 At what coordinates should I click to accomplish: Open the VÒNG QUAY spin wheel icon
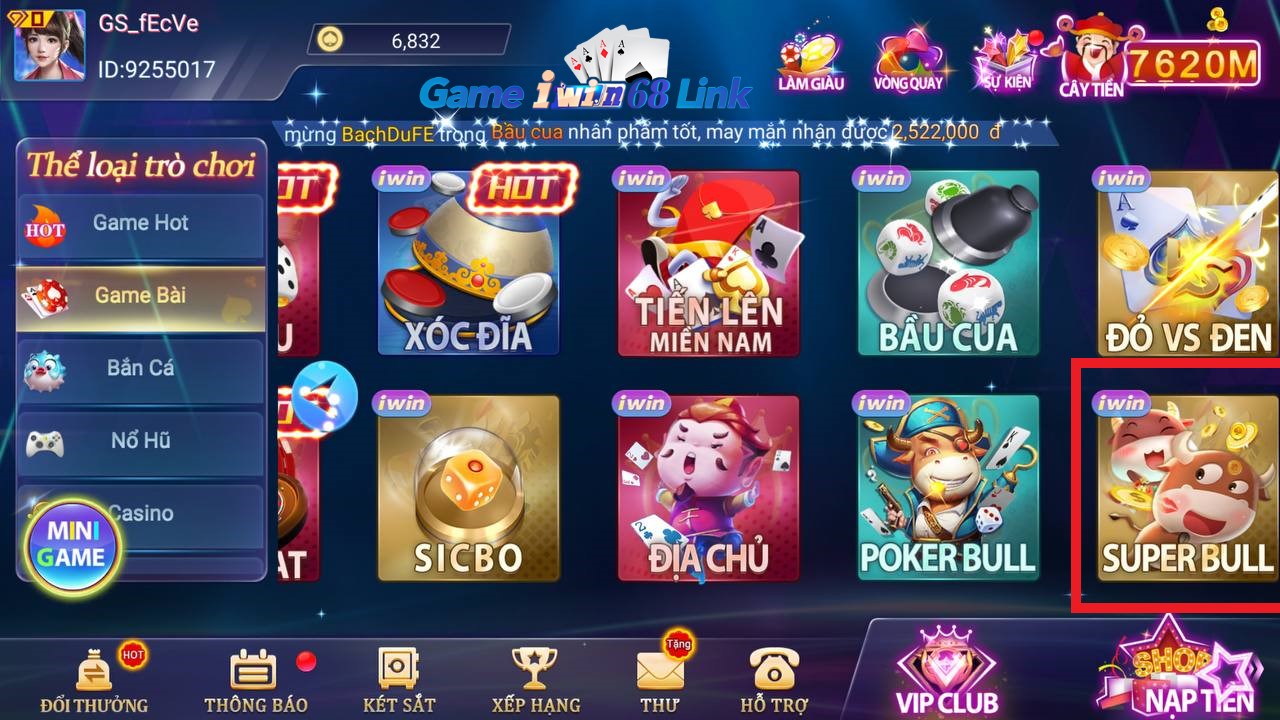[x=906, y=57]
